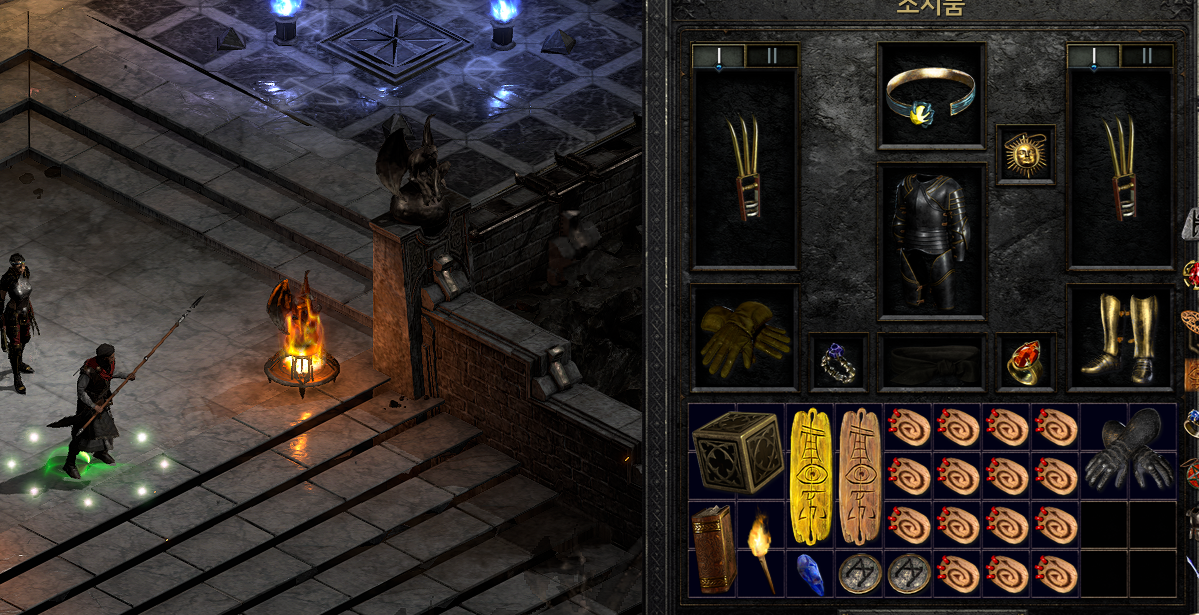Click the sun amulet slot

1025,155
